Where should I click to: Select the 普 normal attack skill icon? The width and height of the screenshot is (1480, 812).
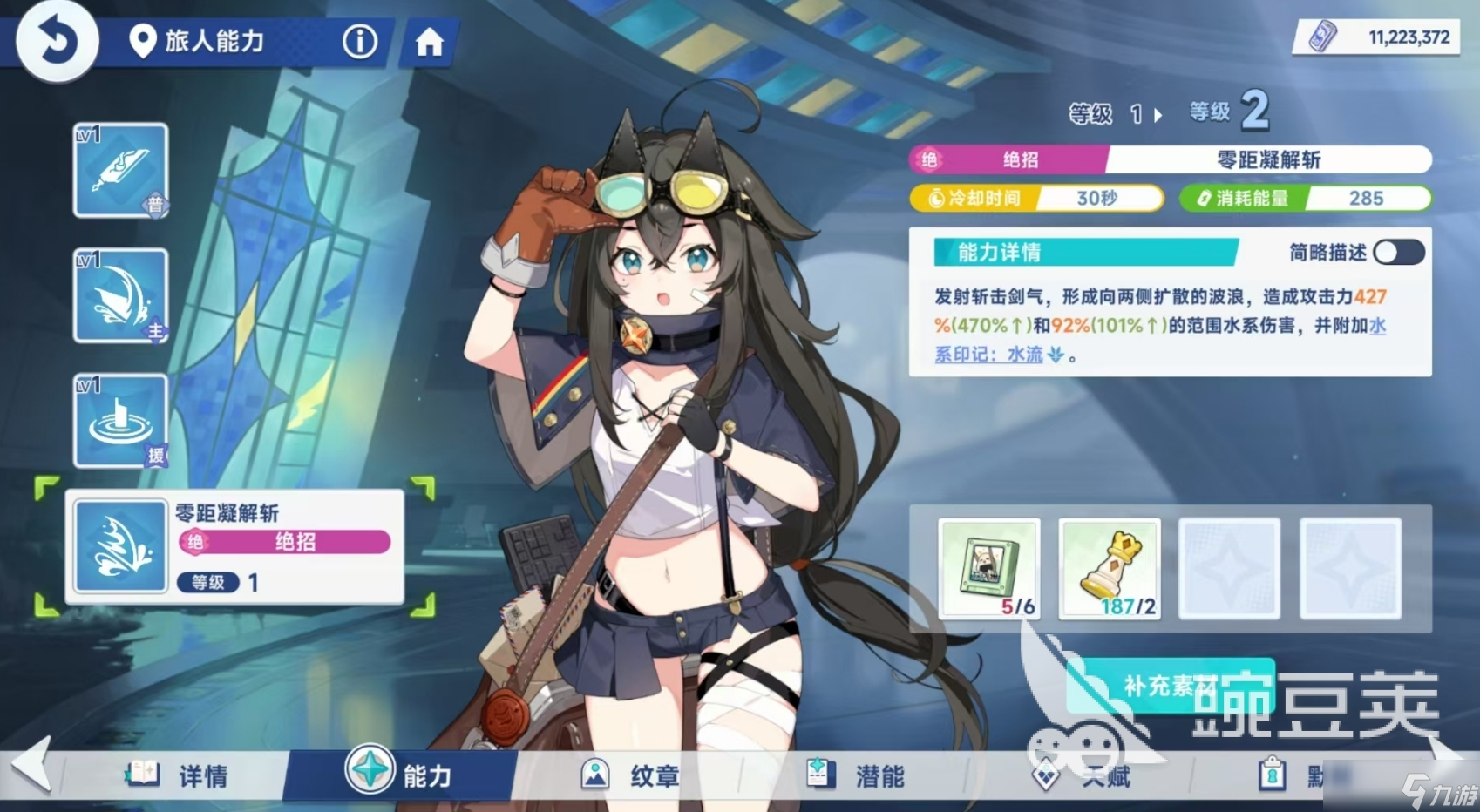[x=119, y=170]
